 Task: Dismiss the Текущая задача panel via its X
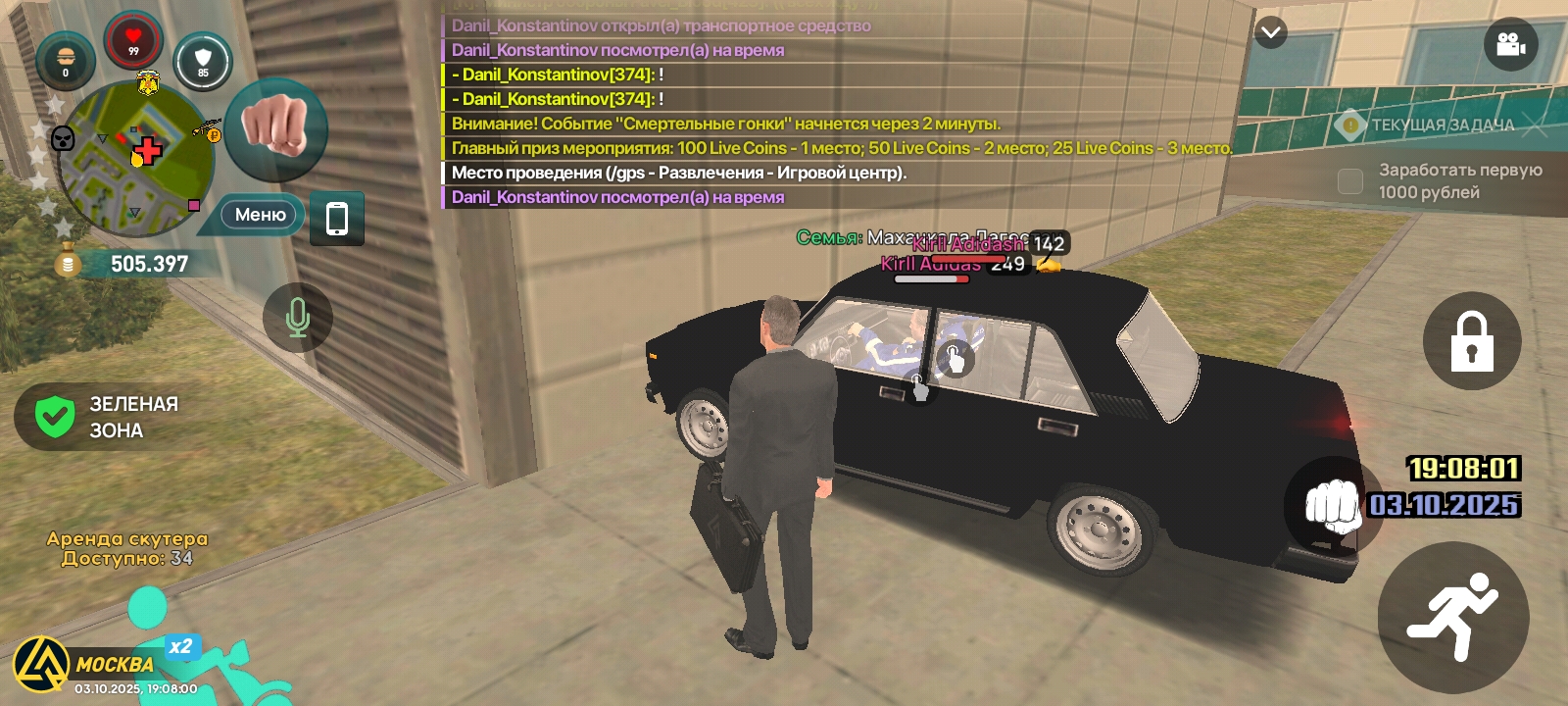click(1536, 124)
